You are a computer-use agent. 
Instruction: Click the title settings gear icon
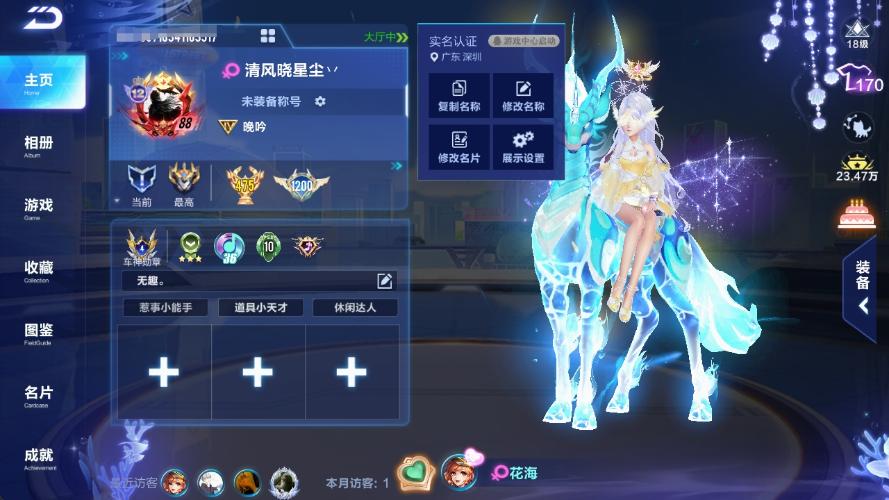tap(320, 101)
